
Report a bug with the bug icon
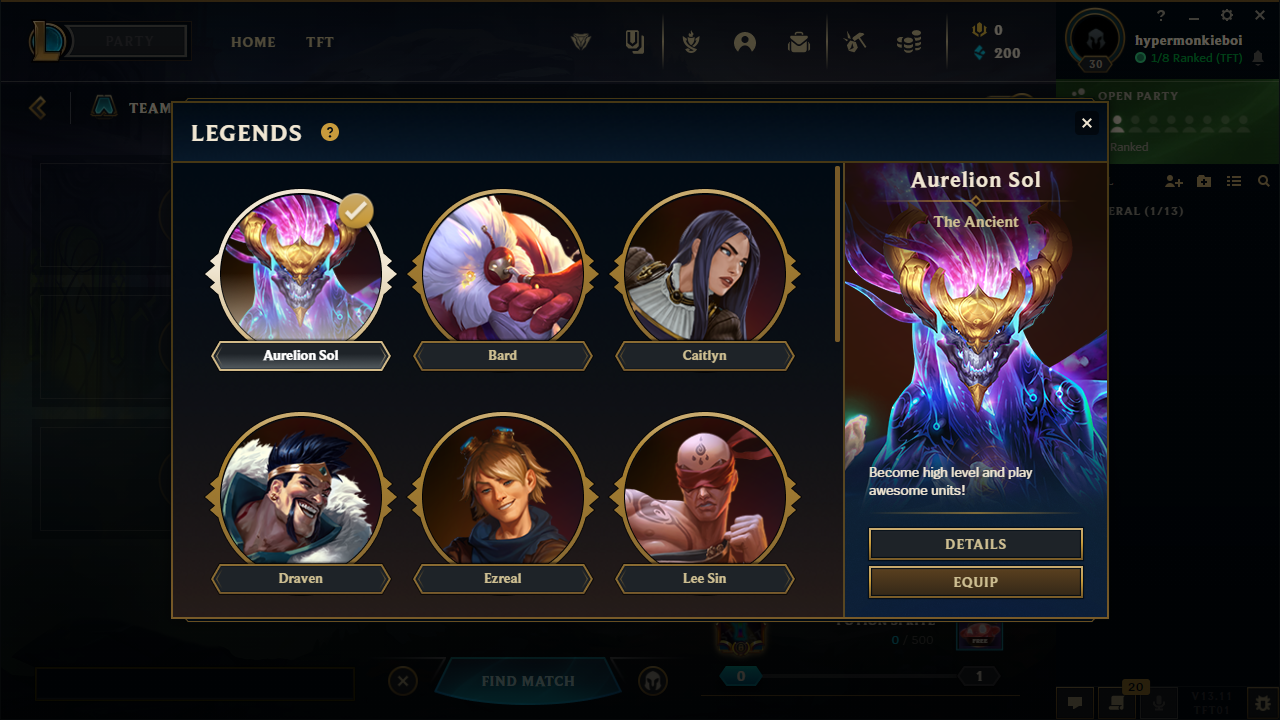pyautogui.click(x=1262, y=702)
